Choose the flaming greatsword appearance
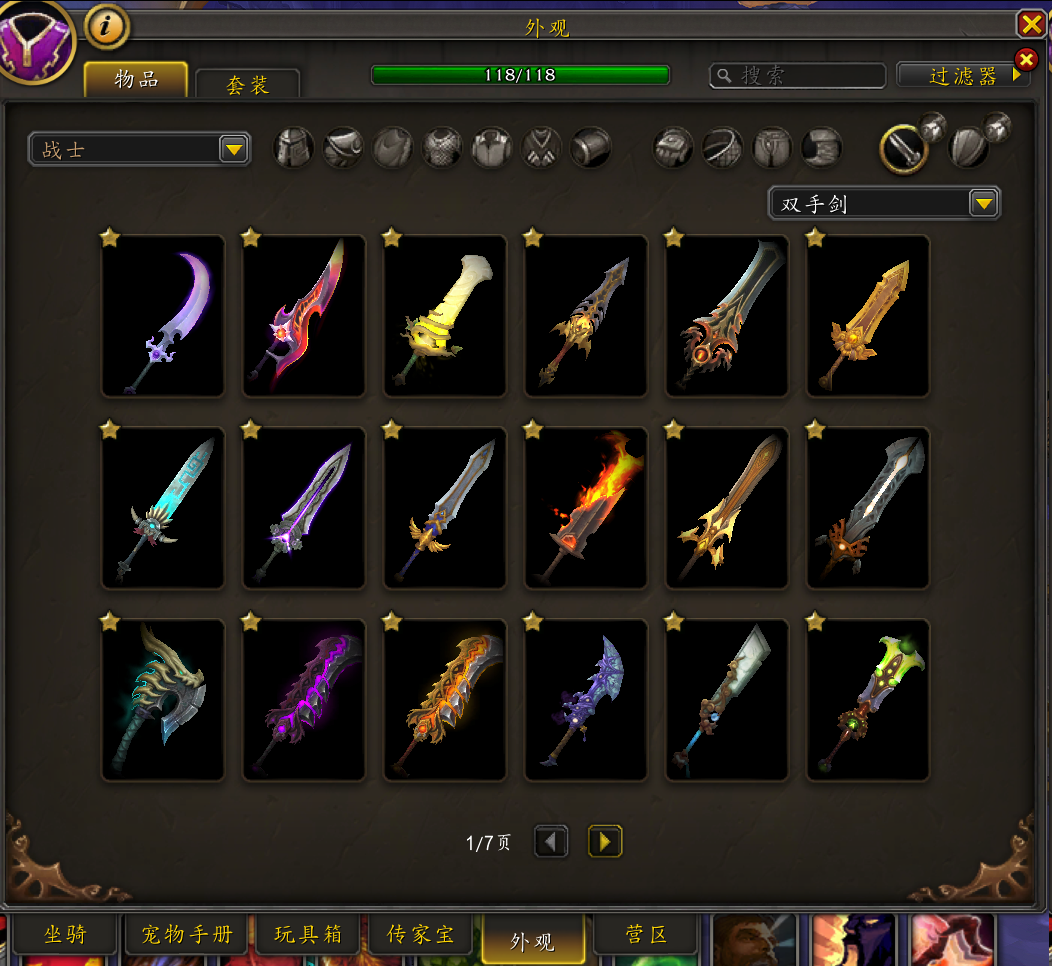The image size is (1052, 966). coord(586,508)
